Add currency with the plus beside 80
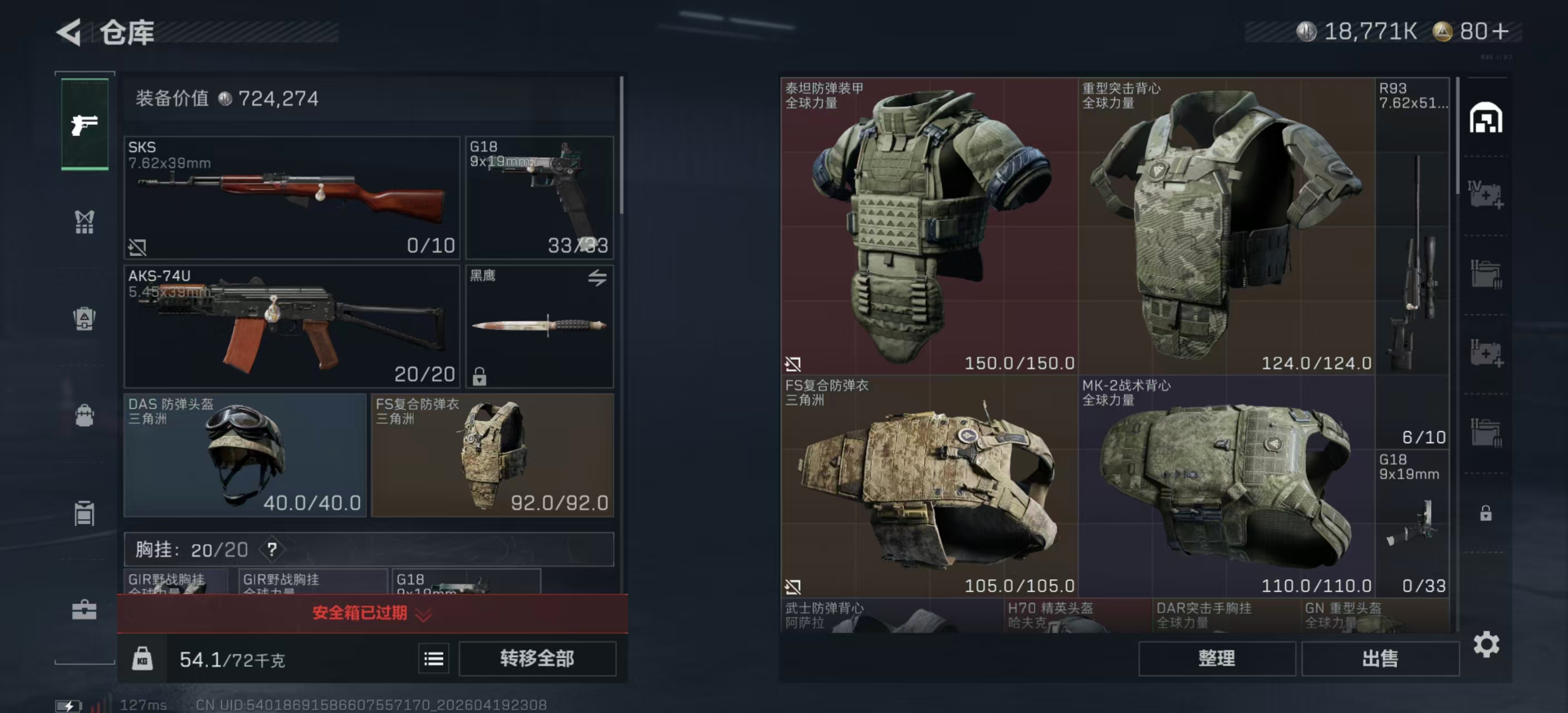Image resolution: width=1568 pixels, height=713 pixels. [x=1501, y=31]
